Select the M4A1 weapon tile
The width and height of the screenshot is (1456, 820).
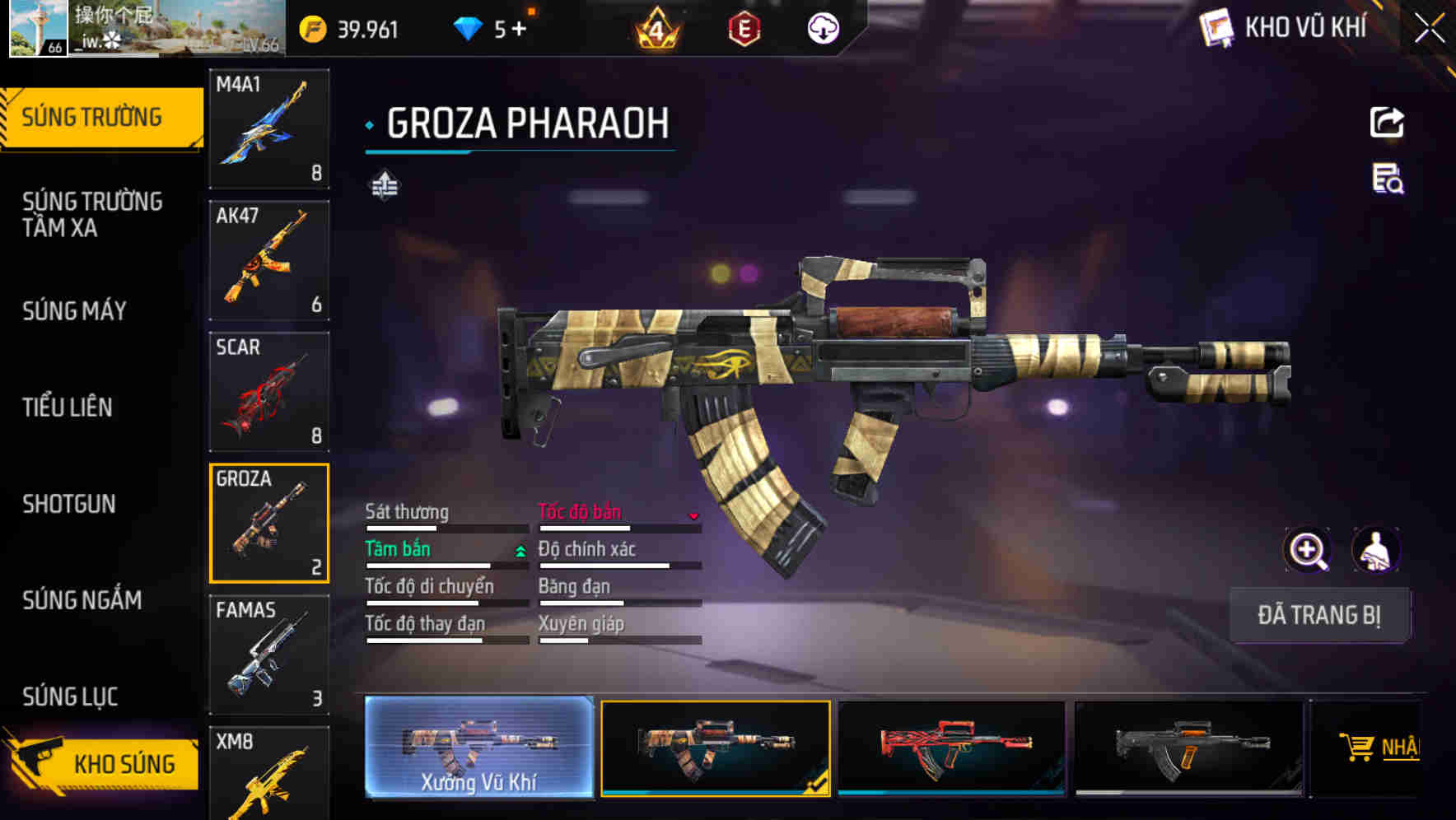tap(269, 128)
